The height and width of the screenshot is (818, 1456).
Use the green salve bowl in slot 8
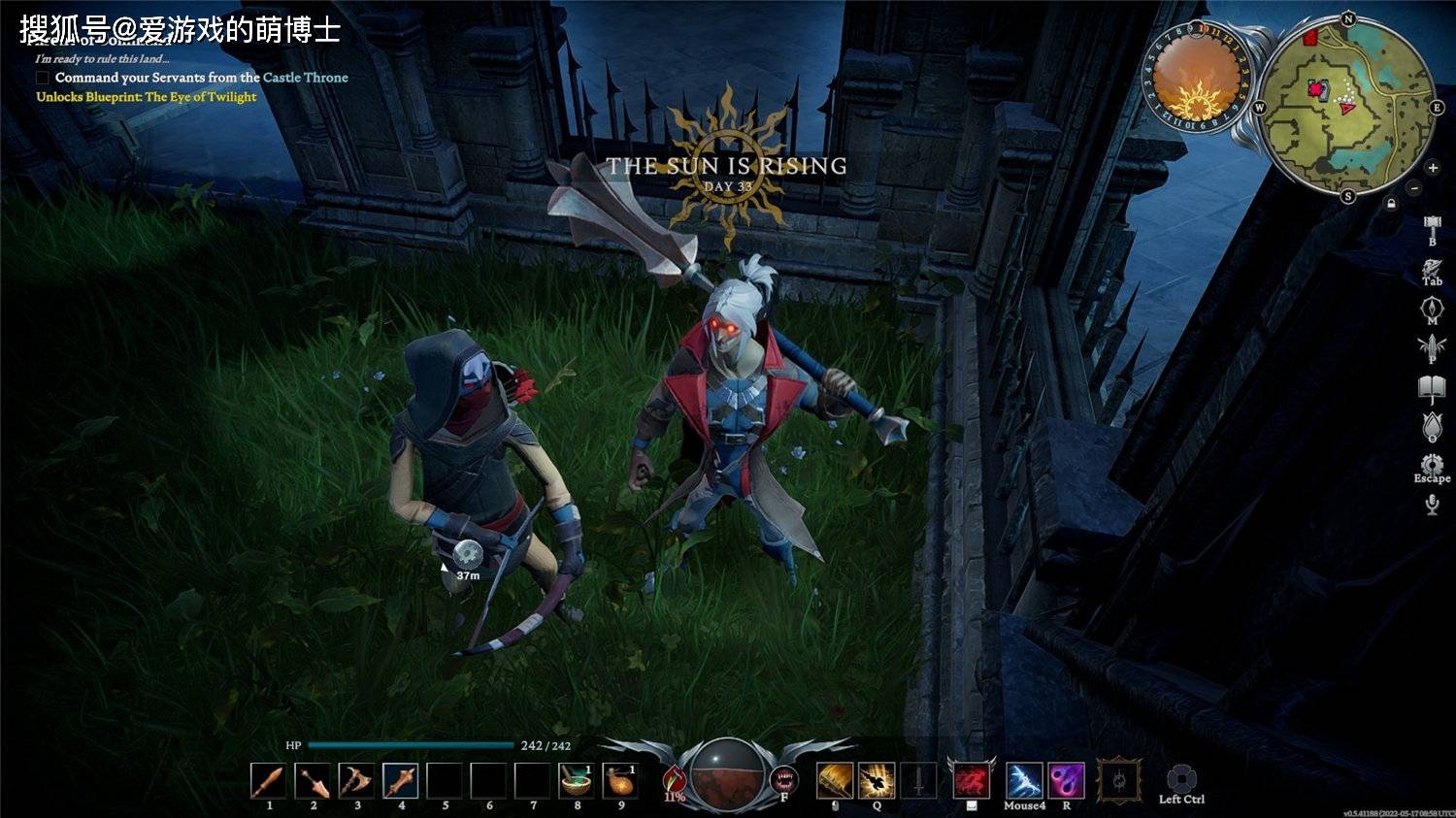577,780
